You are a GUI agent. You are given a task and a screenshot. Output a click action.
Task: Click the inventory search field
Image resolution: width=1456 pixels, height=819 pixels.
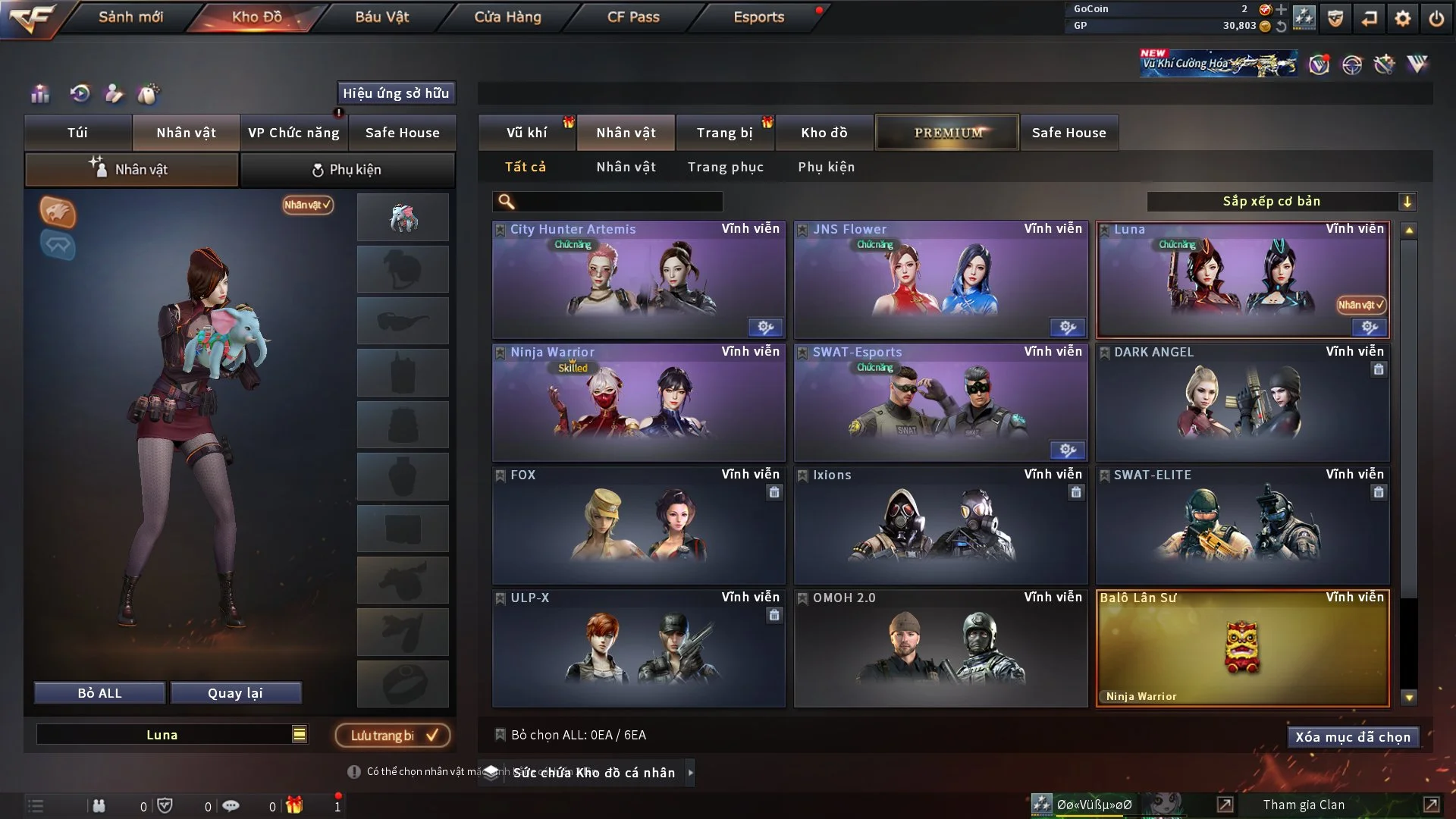coord(618,202)
